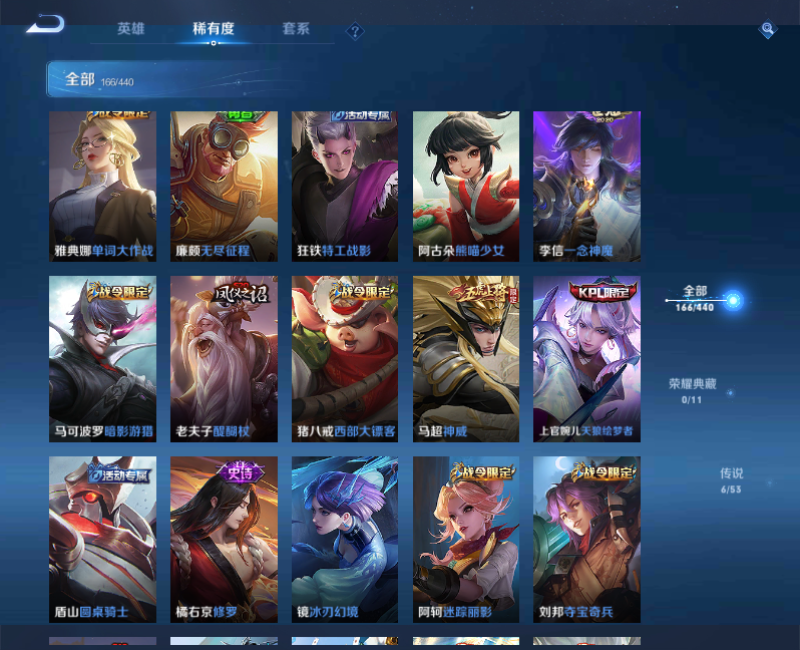Screen dimensions: 800x650
Task: Open the 廉颇 无尽征程 skin card
Action: (224, 186)
